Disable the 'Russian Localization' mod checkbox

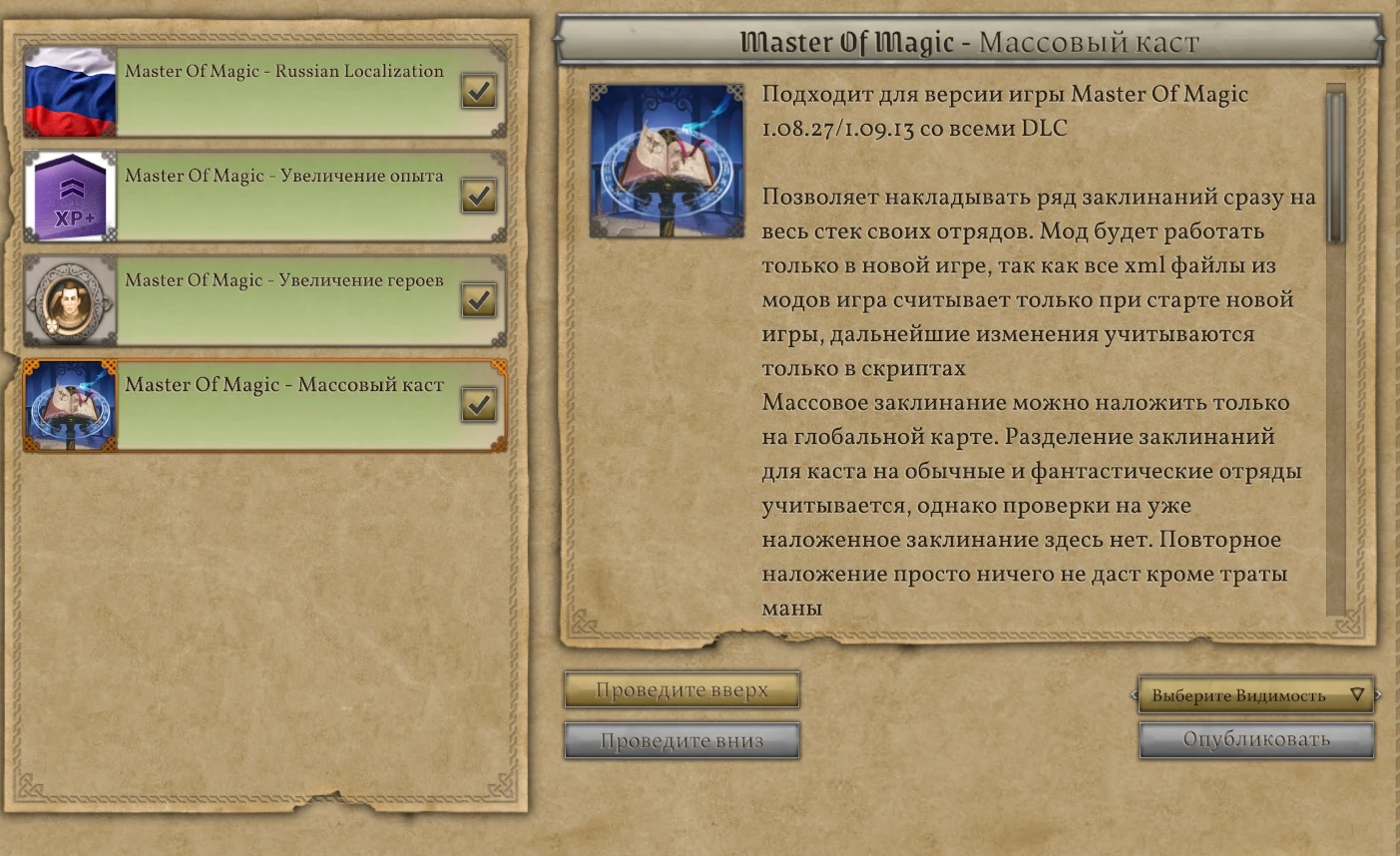coord(479,91)
